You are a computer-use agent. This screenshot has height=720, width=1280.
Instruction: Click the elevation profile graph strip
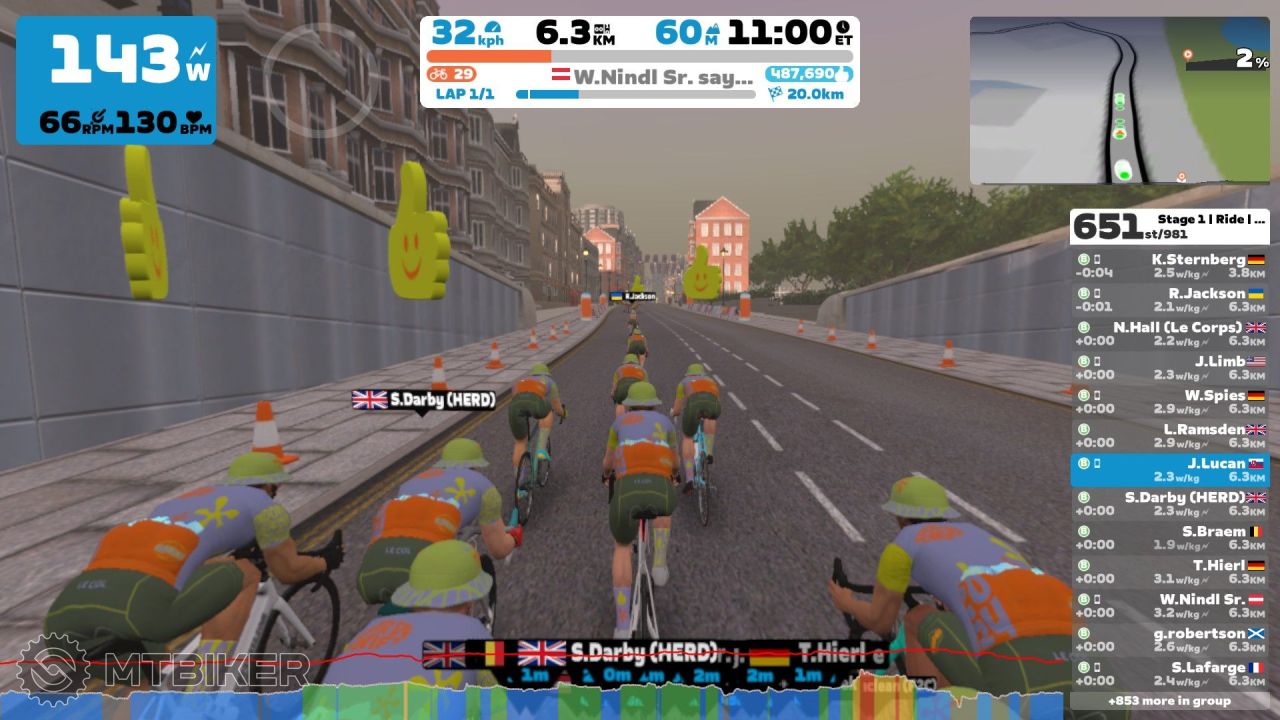tap(640, 698)
